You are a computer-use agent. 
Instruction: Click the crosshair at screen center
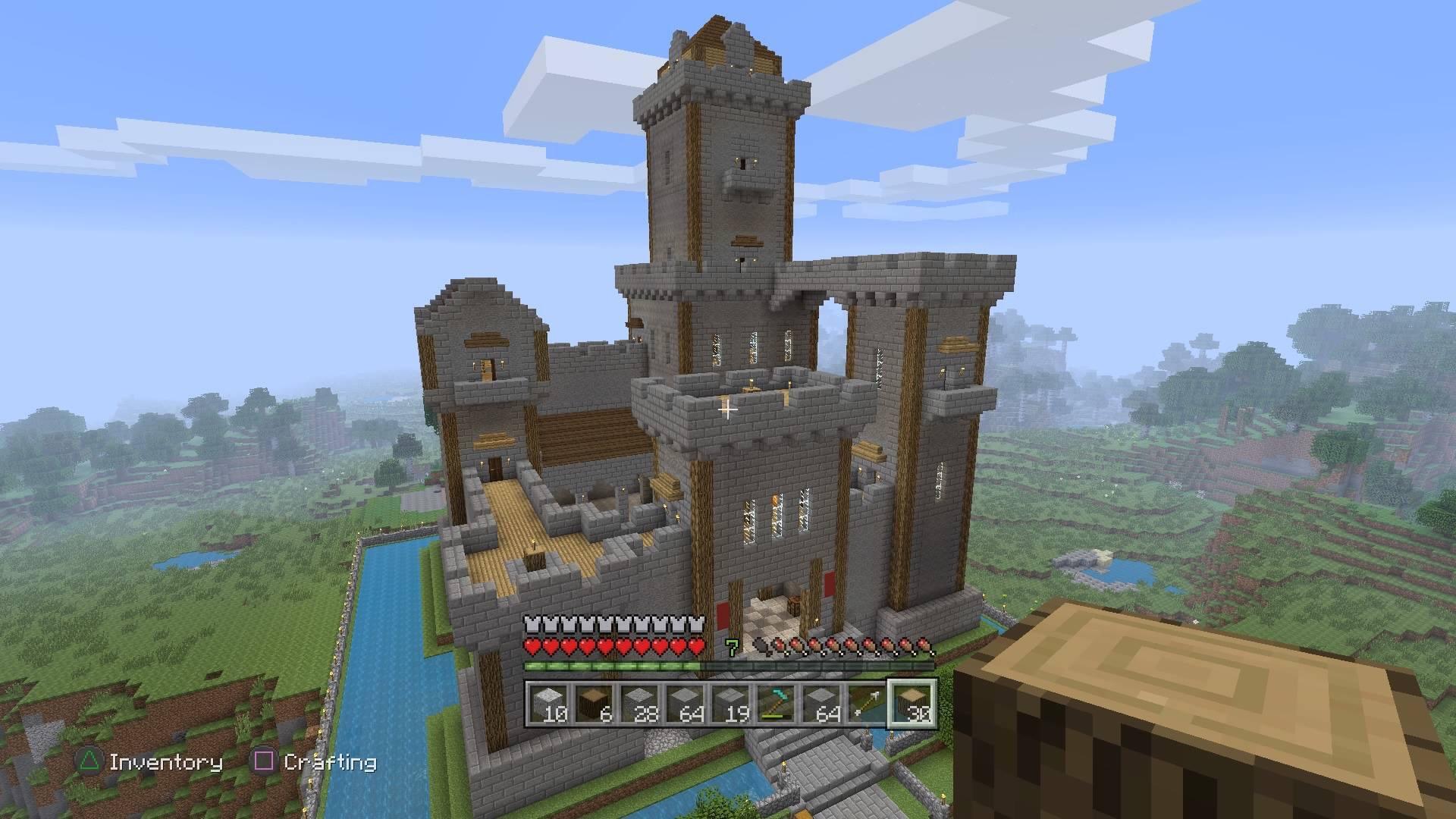tap(728, 409)
